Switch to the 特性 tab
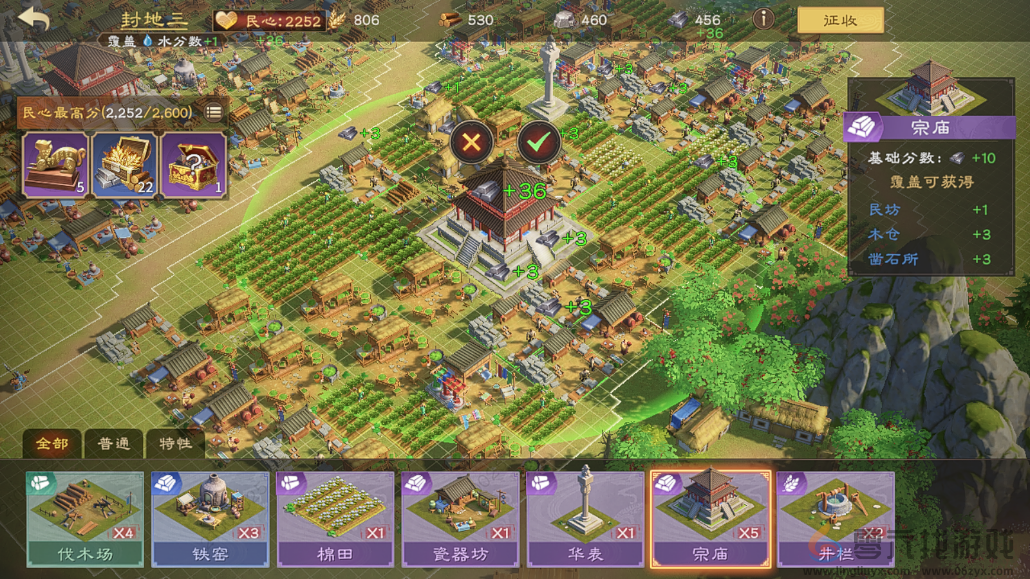The image size is (1030, 579). tap(174, 443)
